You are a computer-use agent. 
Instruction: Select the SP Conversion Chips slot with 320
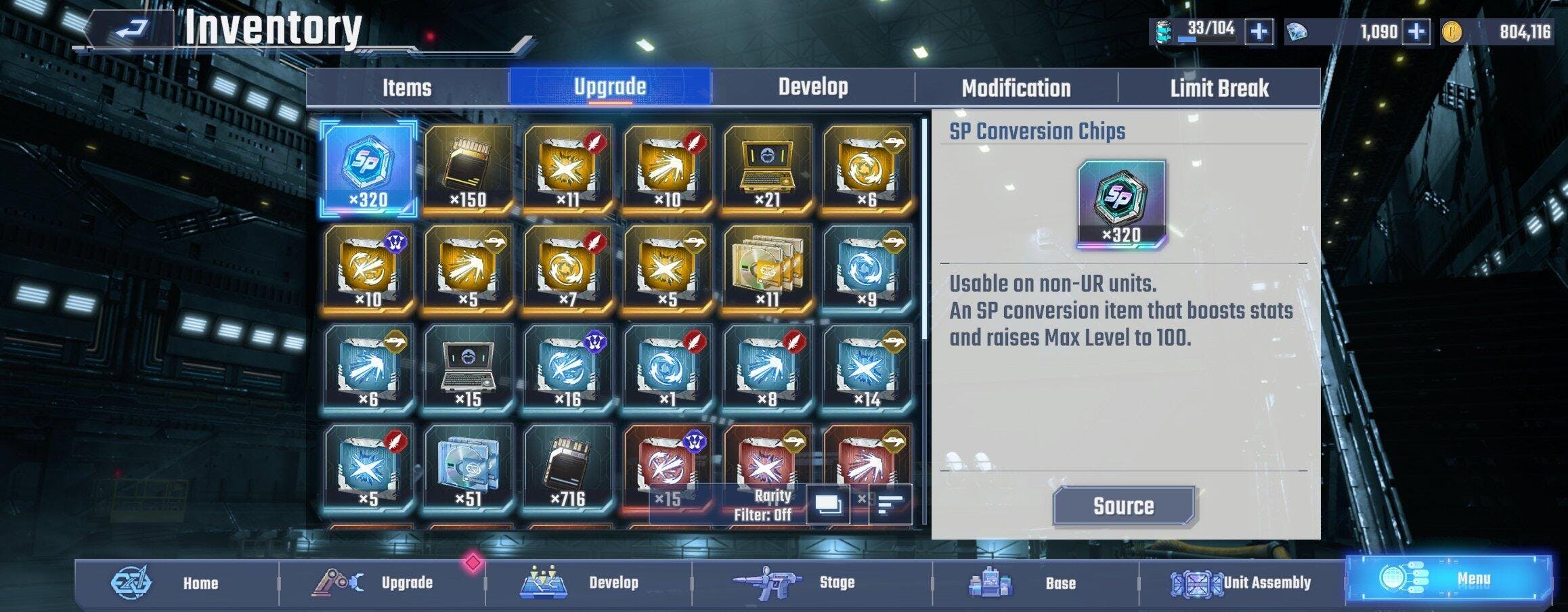point(368,167)
